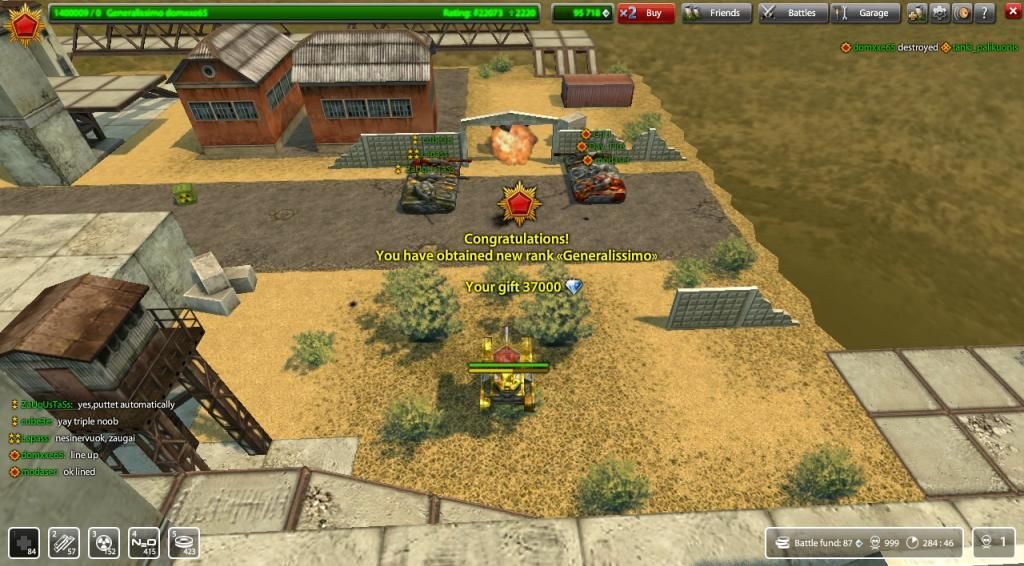Click the tanks-with-plus icon in top bar
Image resolution: width=1024 pixels, height=566 pixels.
coord(917,13)
